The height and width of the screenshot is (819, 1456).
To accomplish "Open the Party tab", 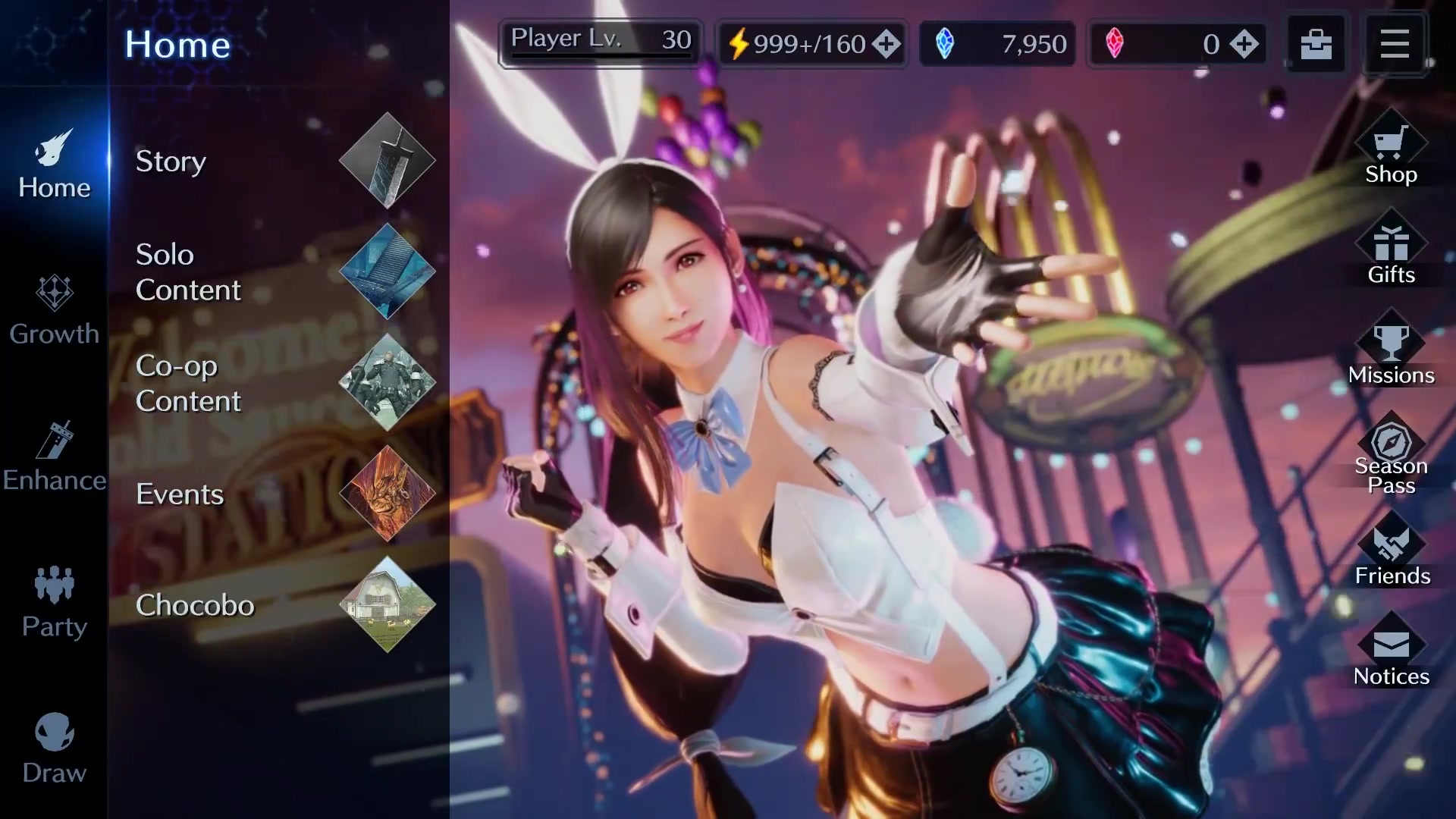I will tap(54, 604).
